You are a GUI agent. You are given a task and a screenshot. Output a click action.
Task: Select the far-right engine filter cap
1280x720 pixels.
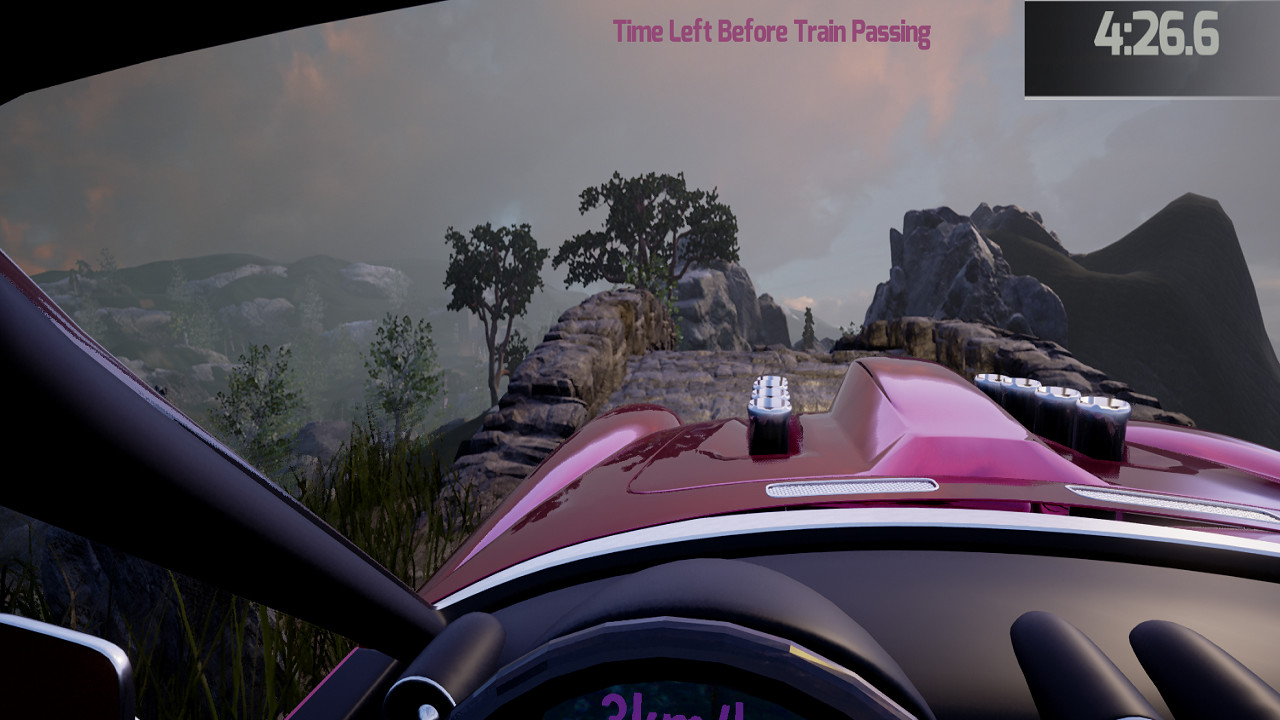1105,405
